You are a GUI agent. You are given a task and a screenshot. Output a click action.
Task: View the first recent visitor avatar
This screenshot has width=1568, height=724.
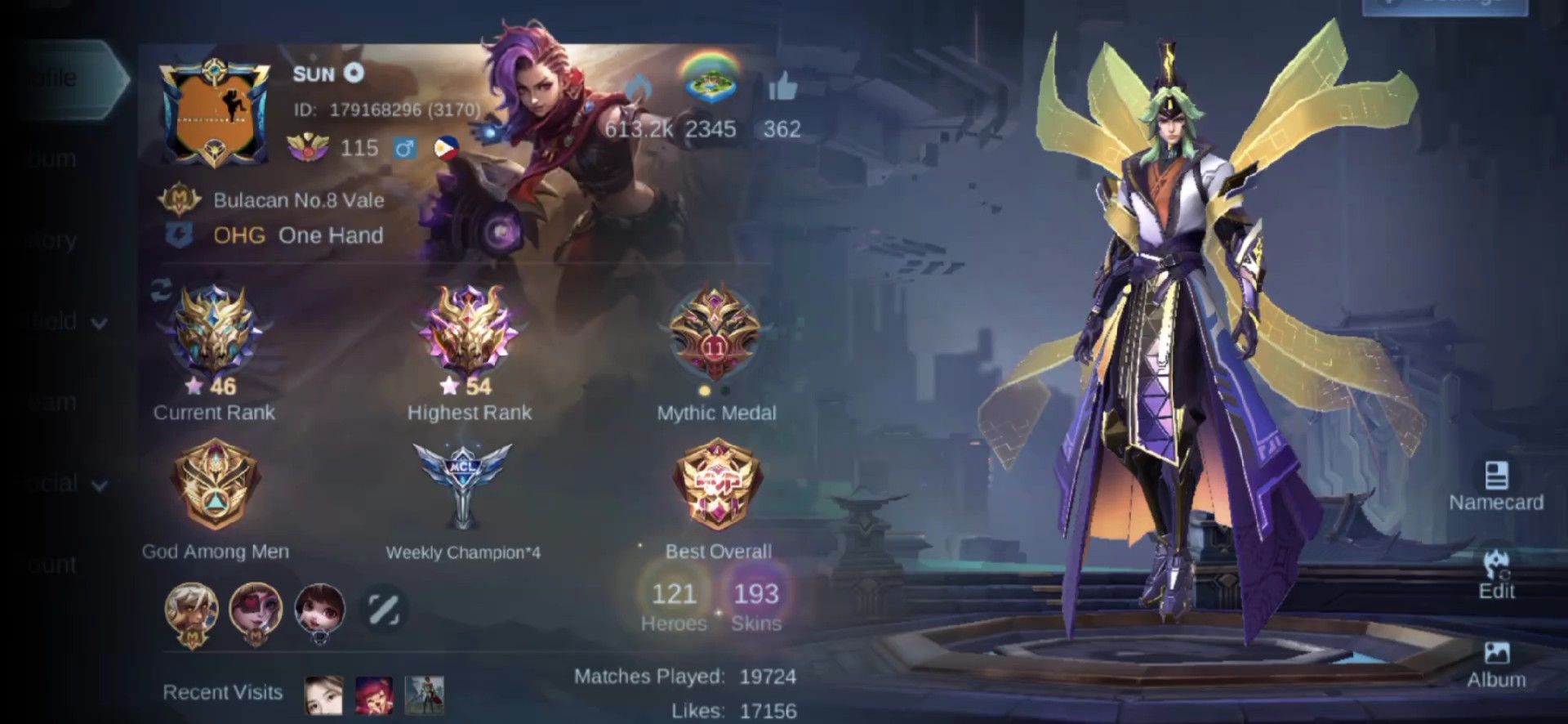(323, 695)
